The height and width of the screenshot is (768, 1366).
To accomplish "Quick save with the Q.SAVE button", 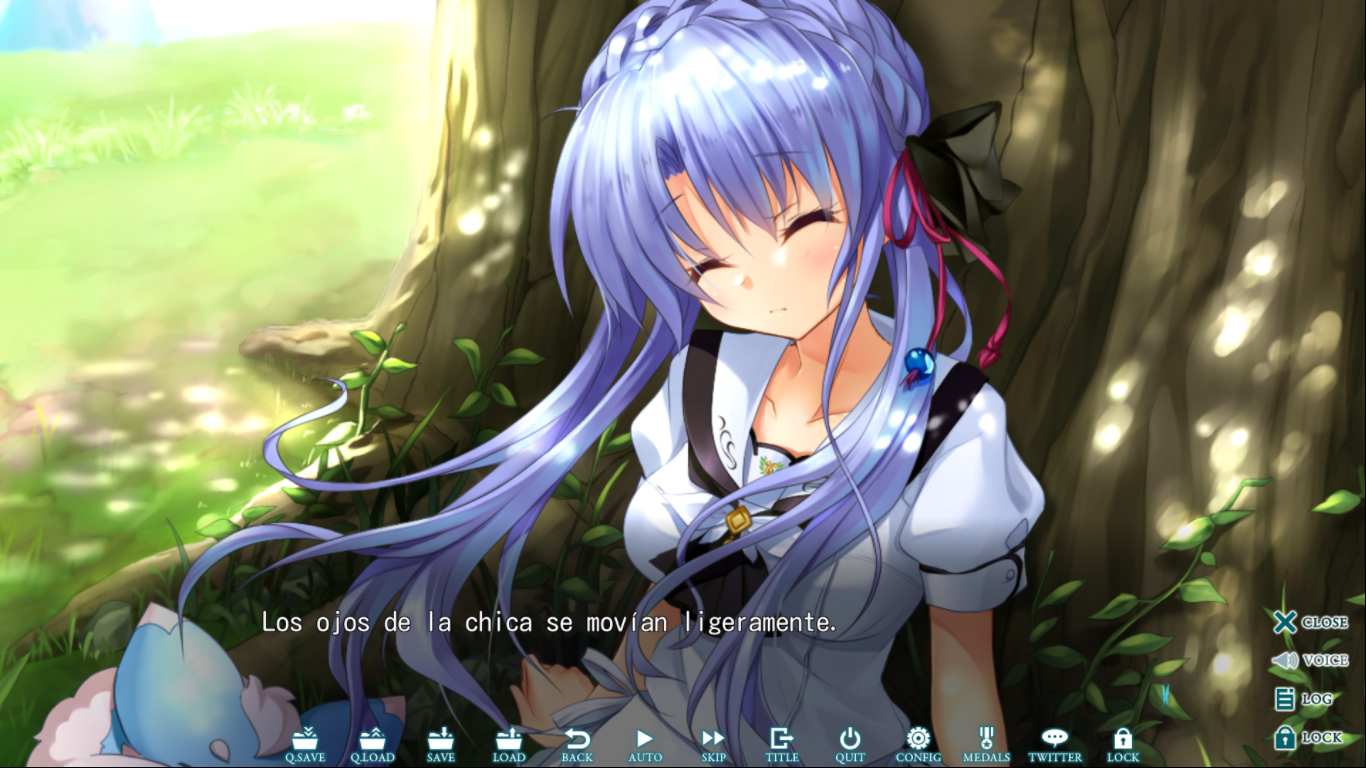I will point(305,744).
